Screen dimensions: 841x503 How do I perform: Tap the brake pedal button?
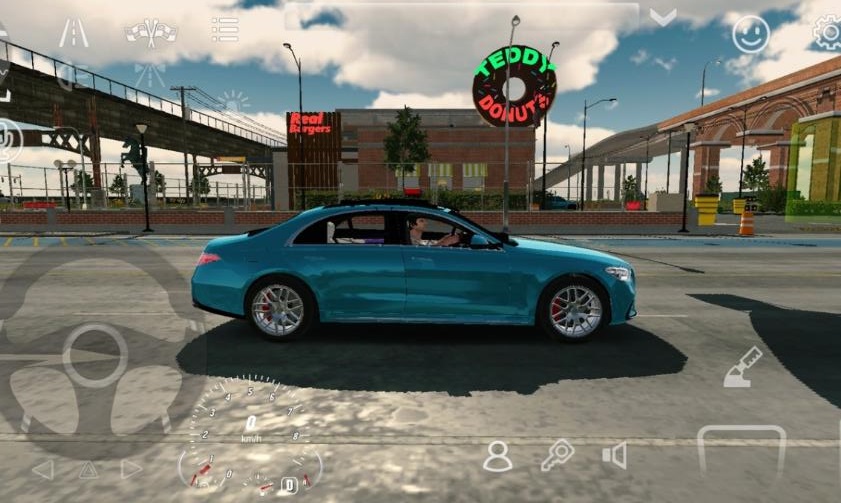pos(741,450)
